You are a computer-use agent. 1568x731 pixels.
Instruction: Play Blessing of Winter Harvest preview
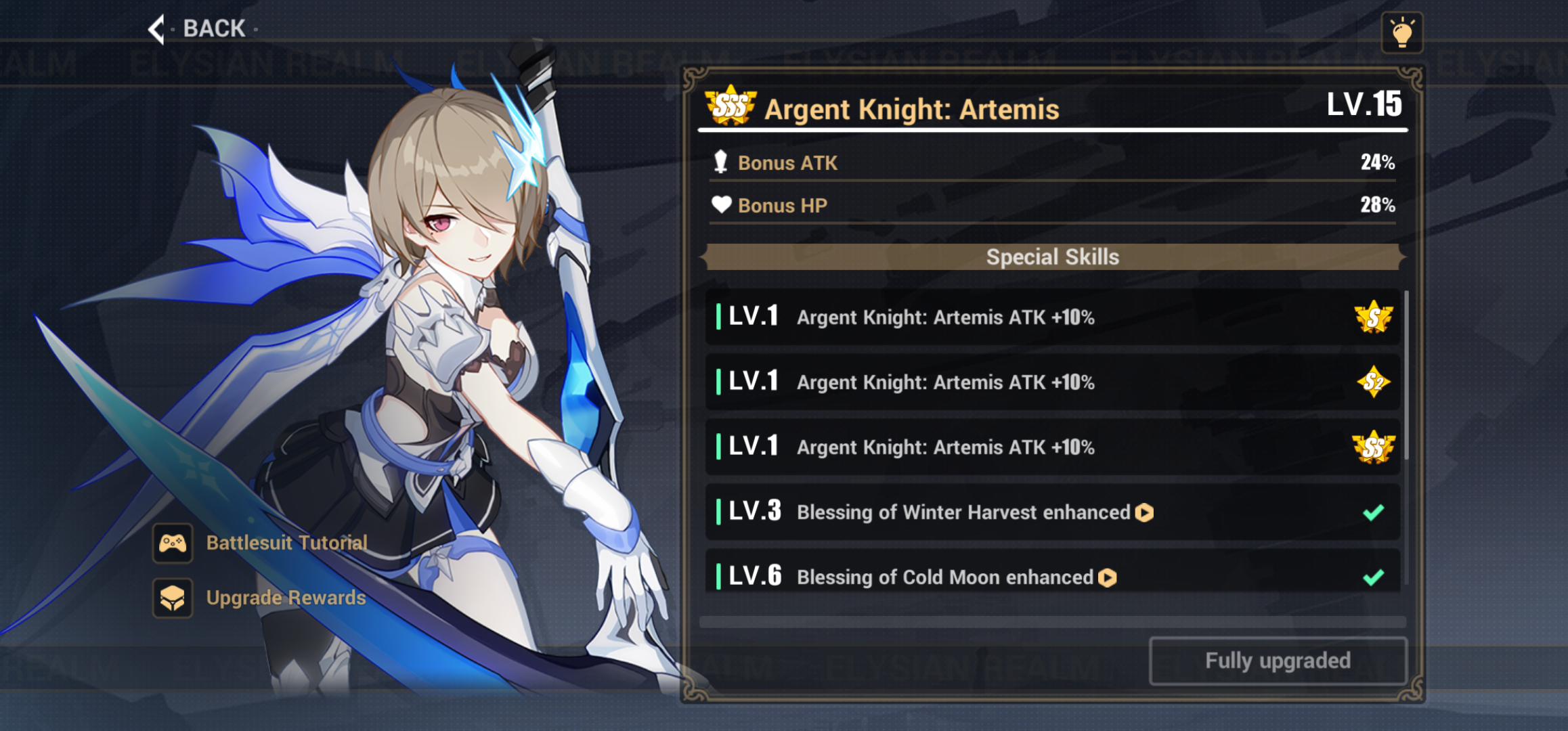pos(1144,513)
